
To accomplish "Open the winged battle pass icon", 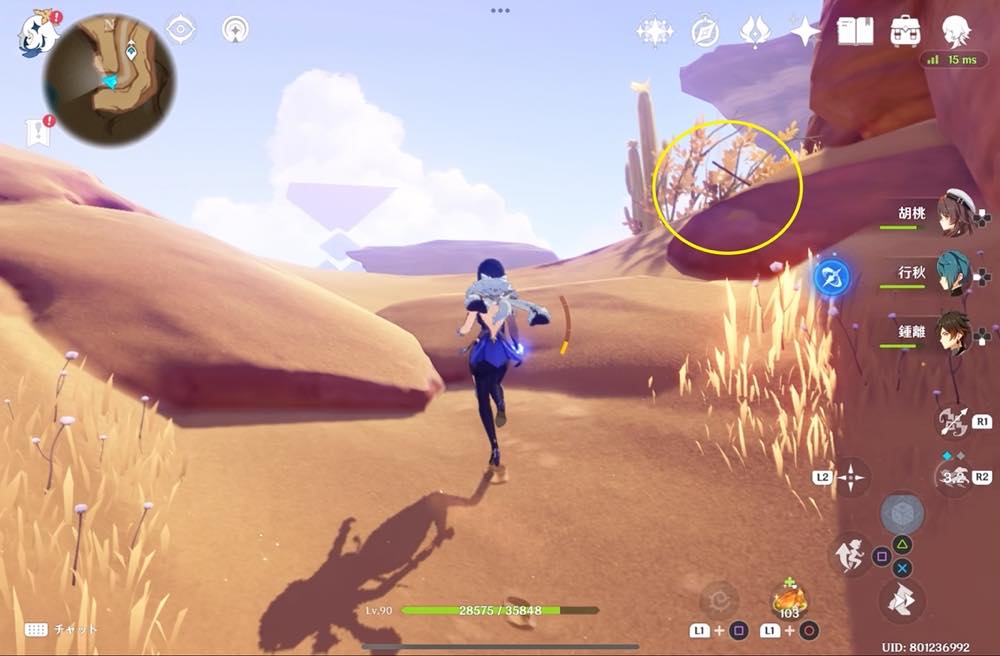I will [755, 32].
